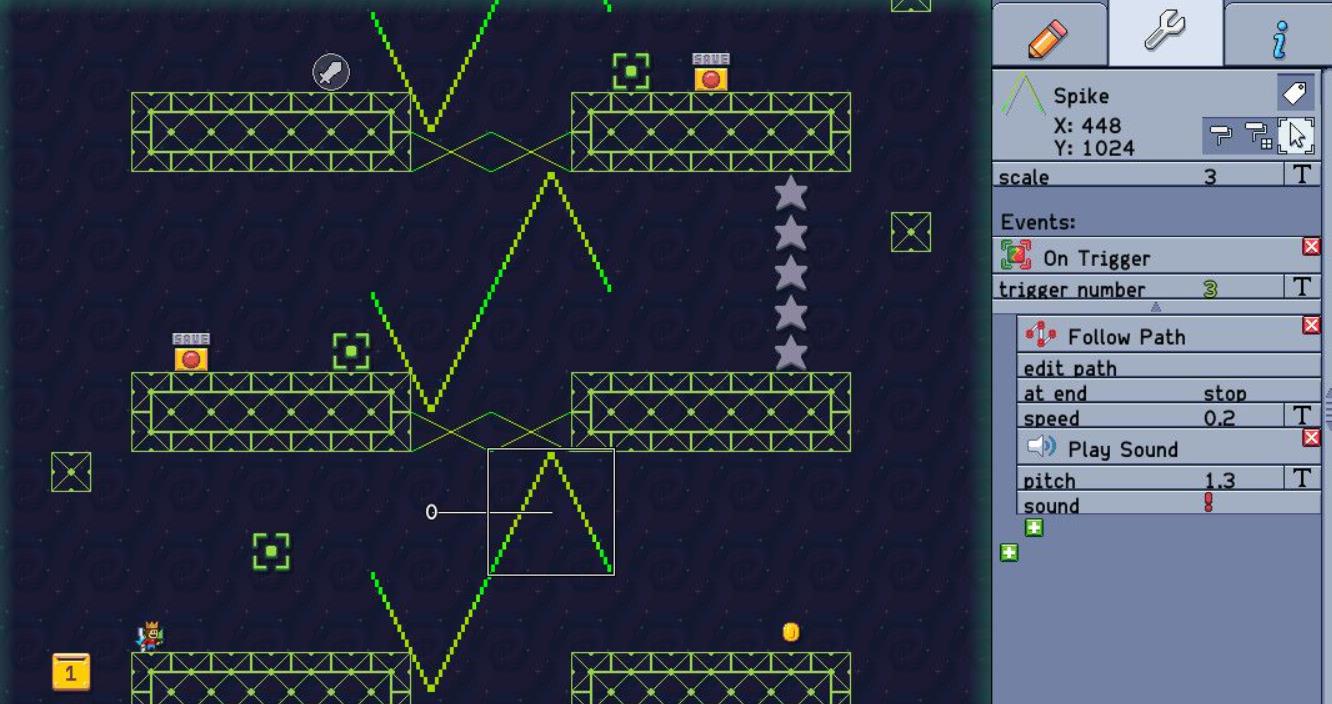Delete the Follow Path action
Screen dimensions: 1332x704
click(x=1311, y=325)
